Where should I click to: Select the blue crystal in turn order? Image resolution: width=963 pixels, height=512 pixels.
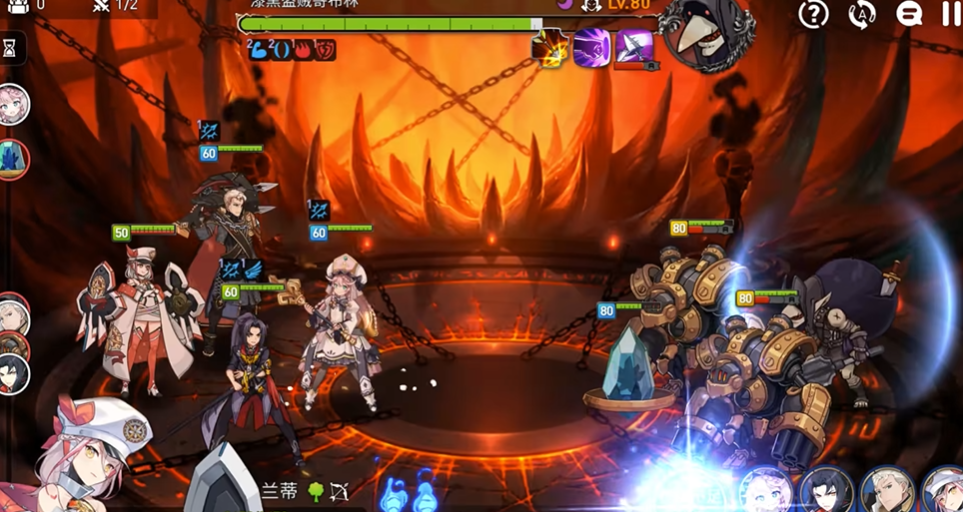(12, 160)
